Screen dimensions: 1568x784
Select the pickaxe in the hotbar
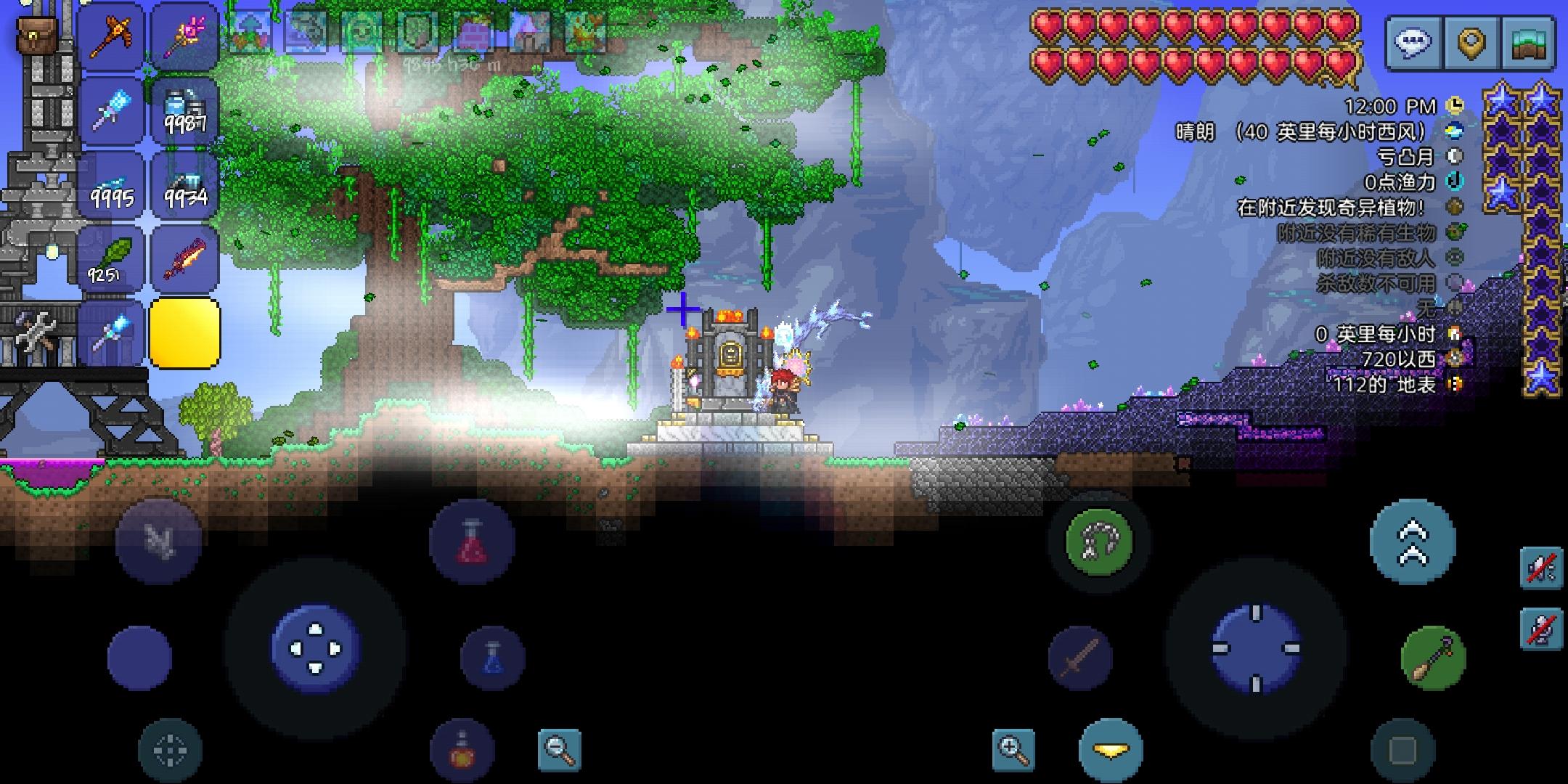point(113,38)
